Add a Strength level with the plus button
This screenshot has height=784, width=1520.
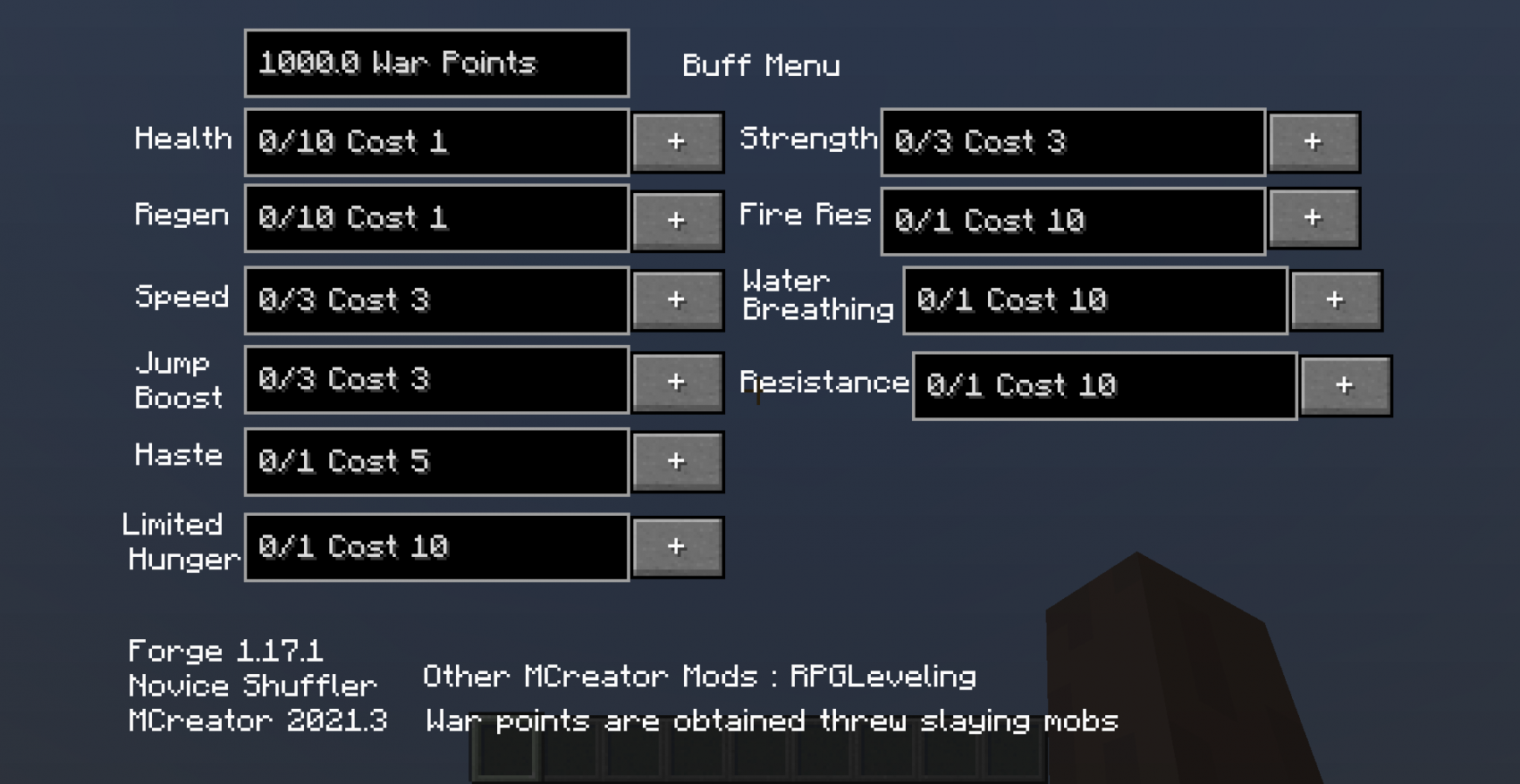pos(1313,141)
